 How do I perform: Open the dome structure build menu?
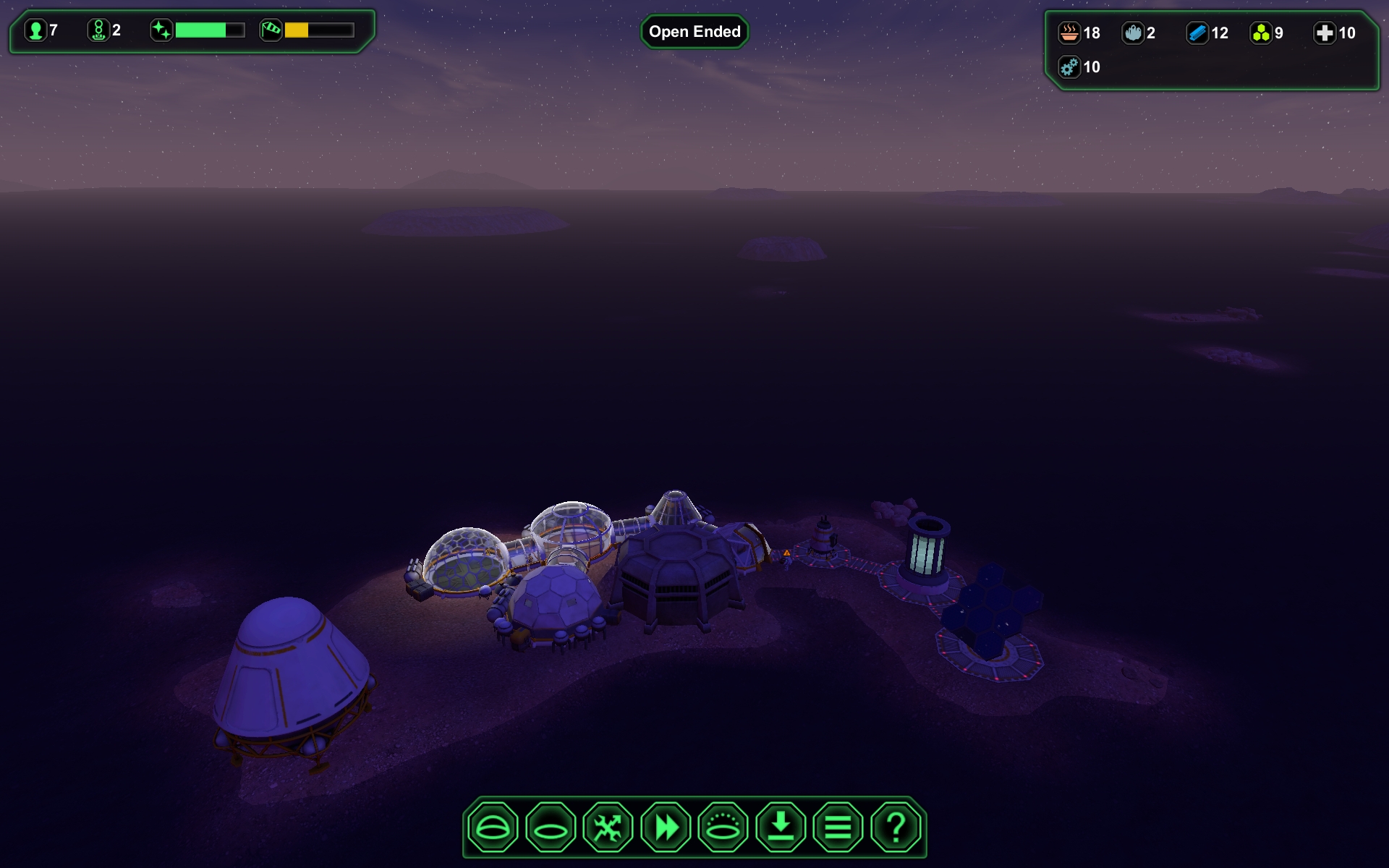pyautogui.click(x=493, y=827)
